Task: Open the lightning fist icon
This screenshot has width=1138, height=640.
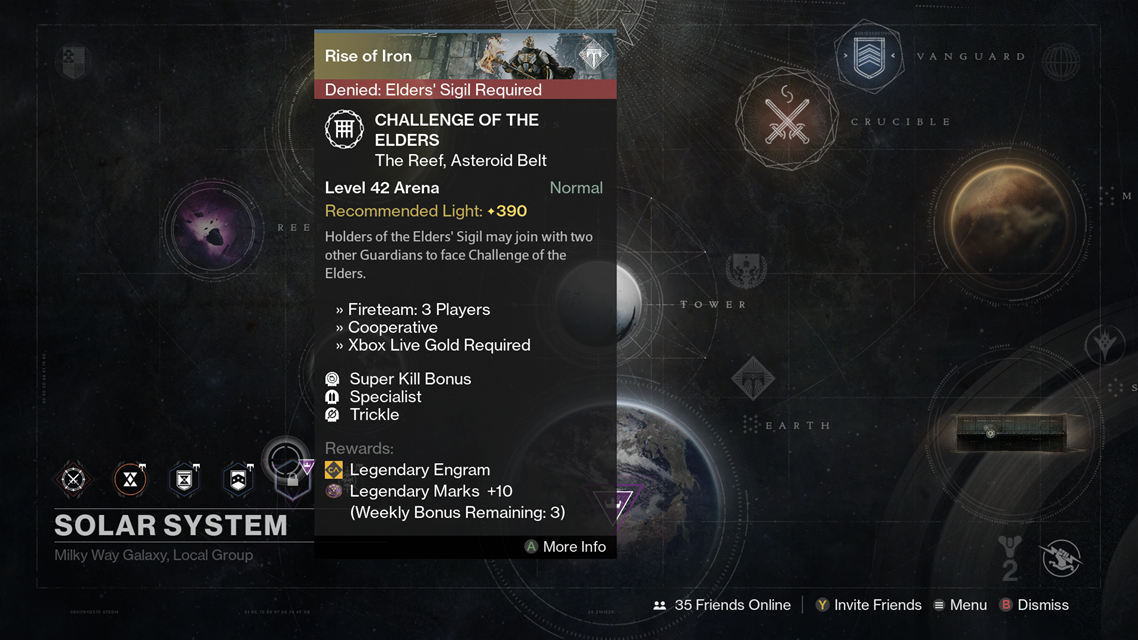Action: pyautogui.click(x=1061, y=558)
